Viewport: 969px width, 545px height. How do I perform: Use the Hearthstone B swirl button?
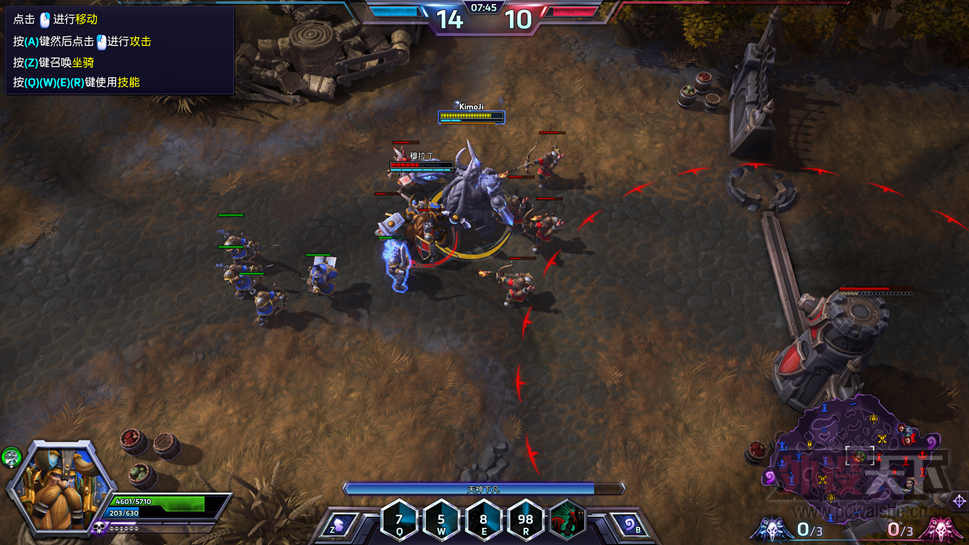click(x=626, y=524)
